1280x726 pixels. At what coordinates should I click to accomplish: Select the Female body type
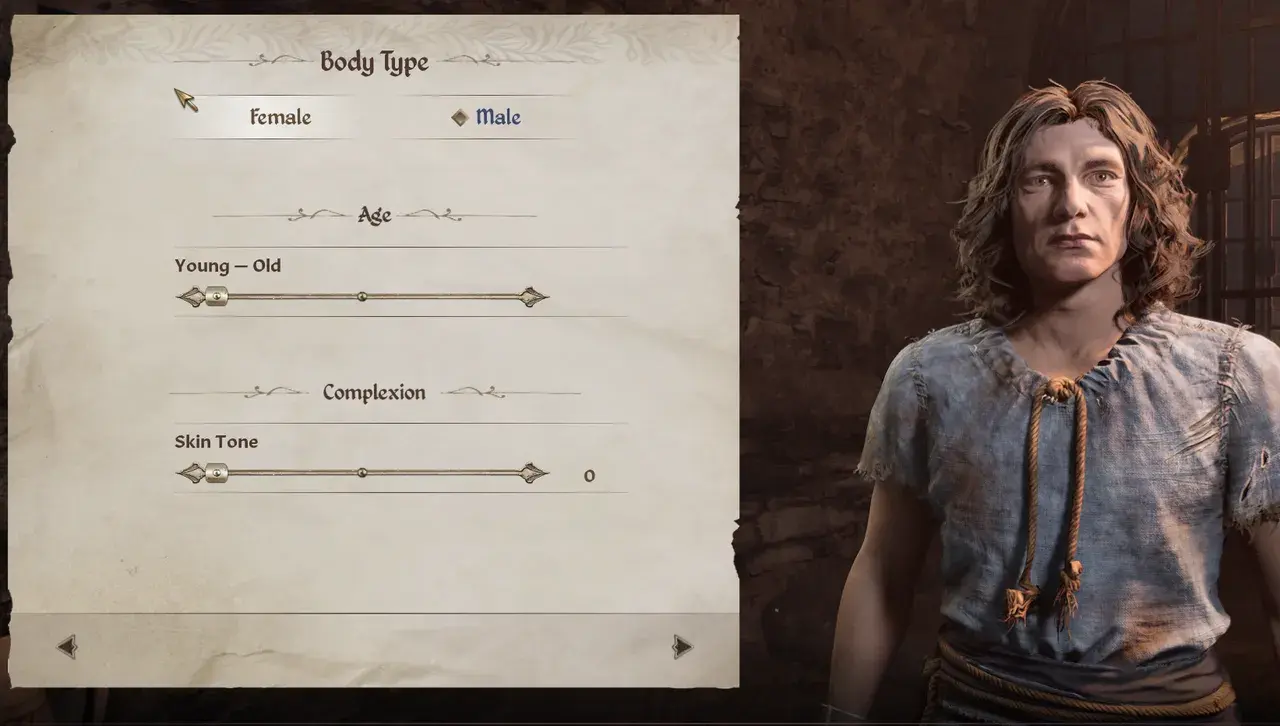(x=280, y=117)
